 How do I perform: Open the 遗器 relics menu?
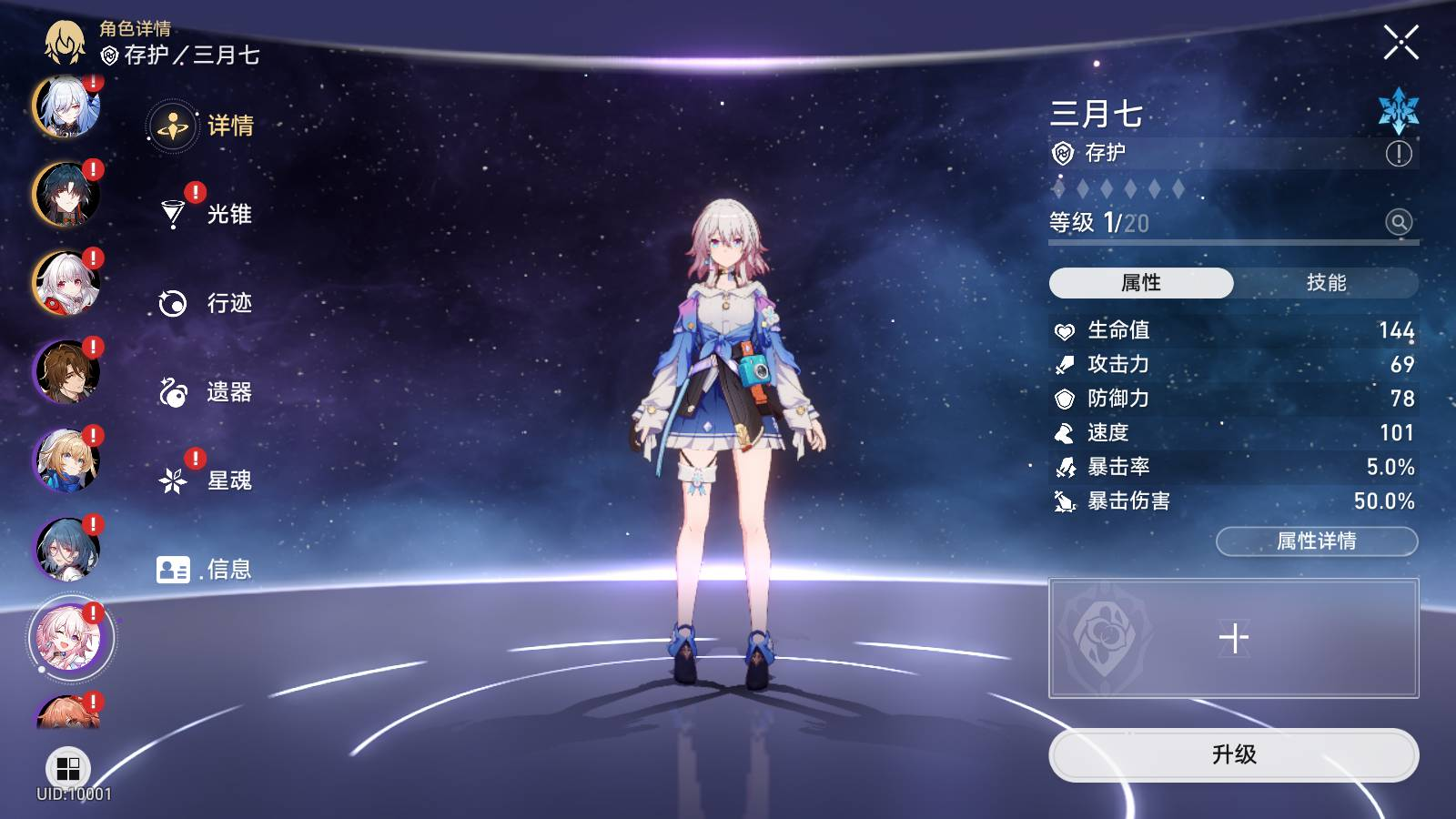[205, 392]
